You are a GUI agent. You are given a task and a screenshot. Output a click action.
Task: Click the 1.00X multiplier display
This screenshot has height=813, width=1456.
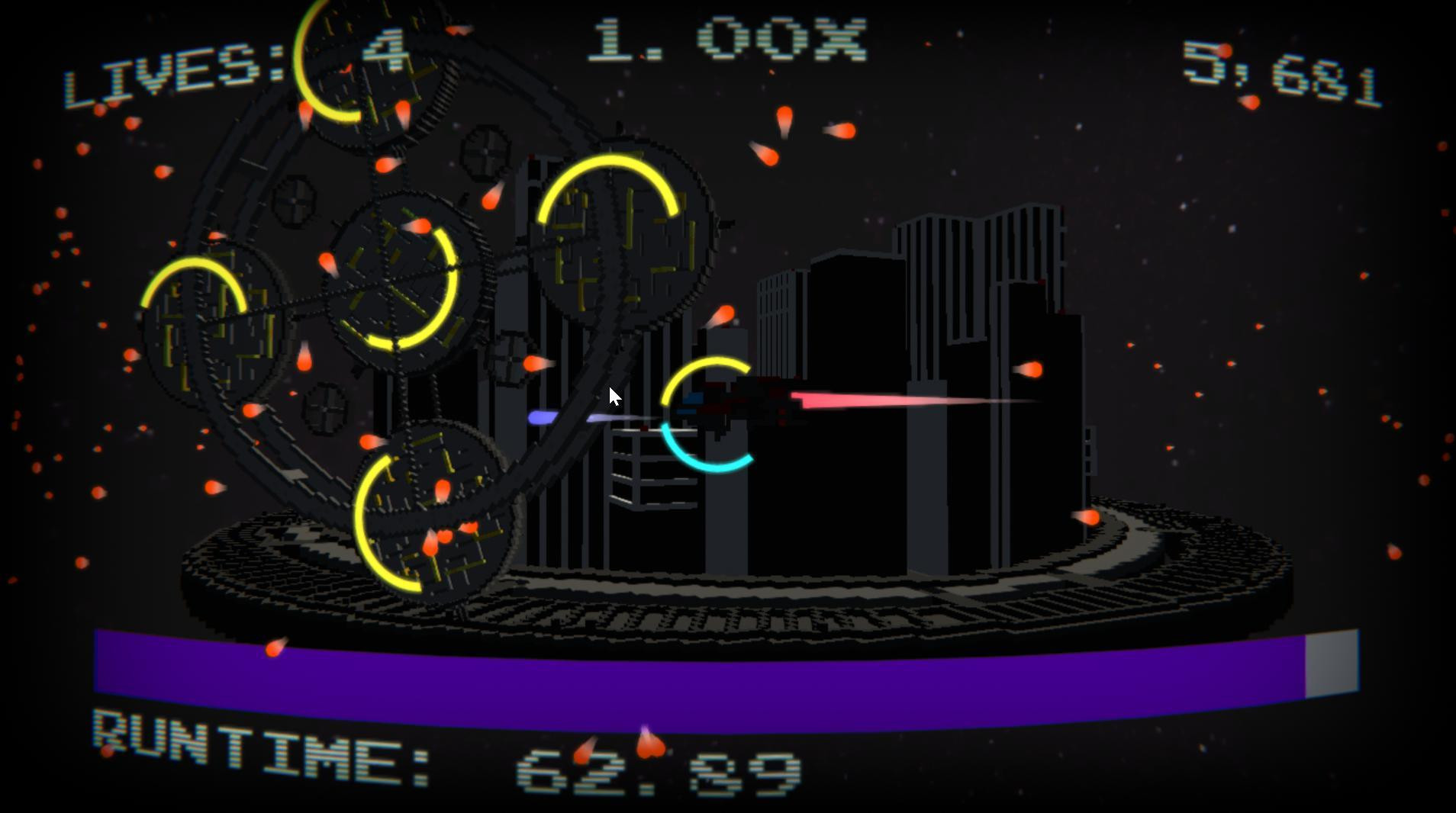click(x=729, y=42)
